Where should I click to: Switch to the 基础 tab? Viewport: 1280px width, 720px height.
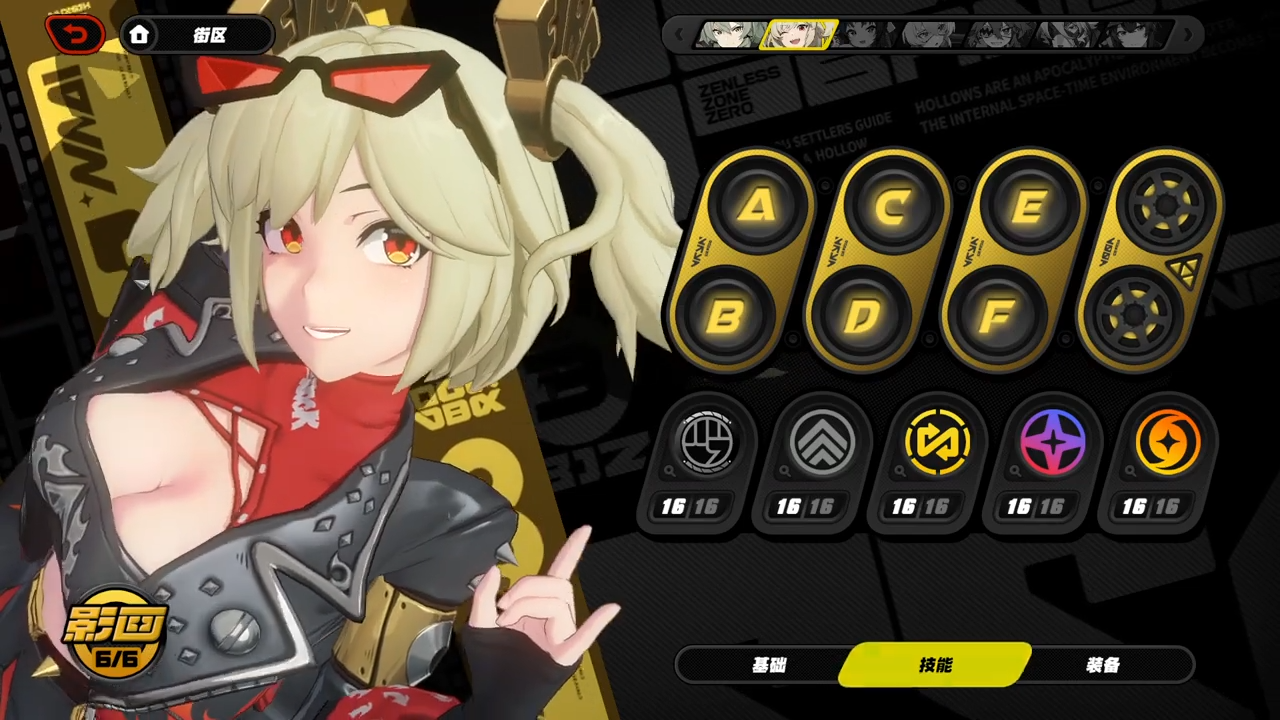tap(769, 665)
